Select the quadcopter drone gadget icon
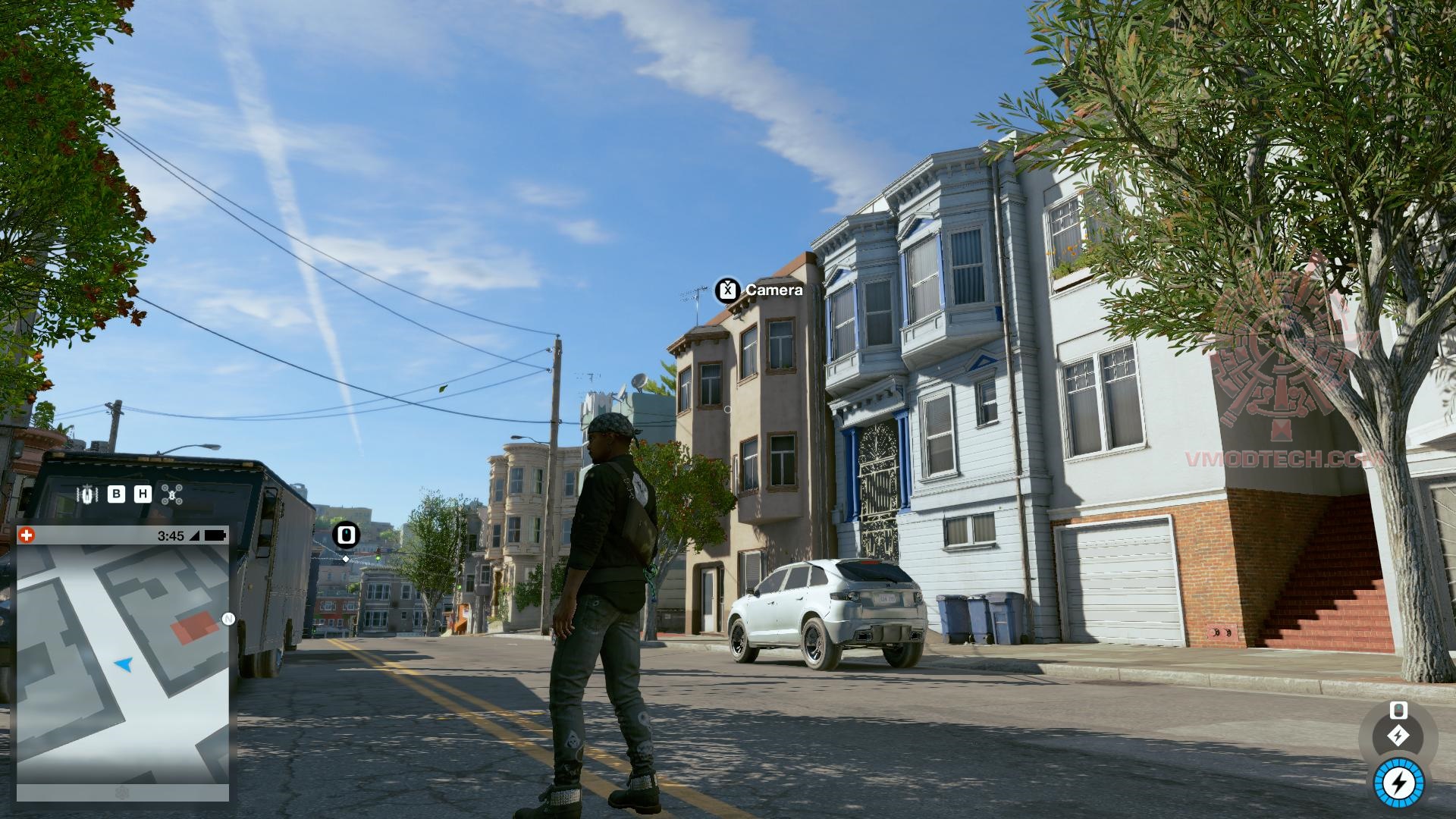1456x819 pixels. [x=172, y=494]
